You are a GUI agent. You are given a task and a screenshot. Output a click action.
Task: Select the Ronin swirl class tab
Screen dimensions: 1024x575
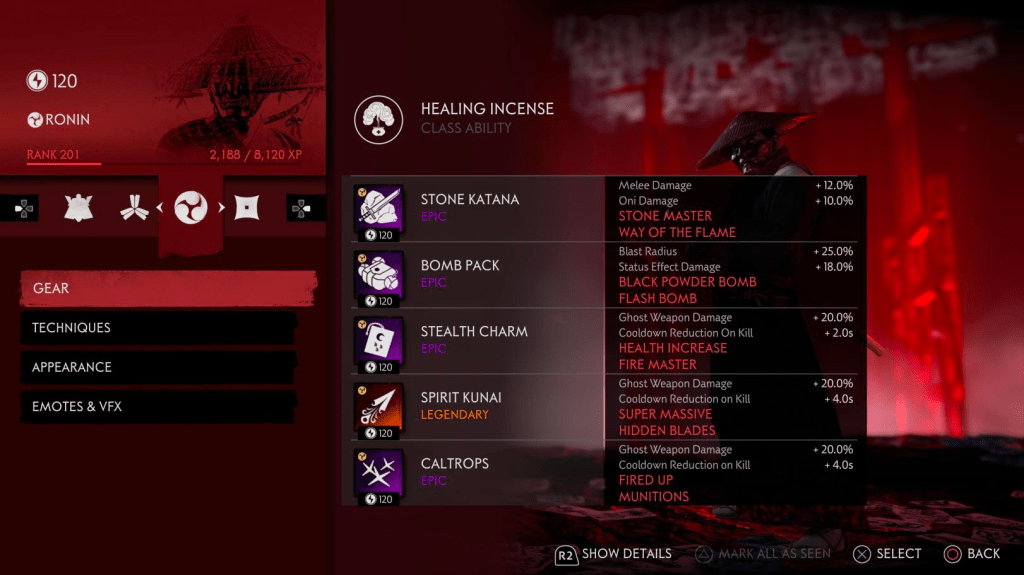pyautogui.click(x=191, y=208)
